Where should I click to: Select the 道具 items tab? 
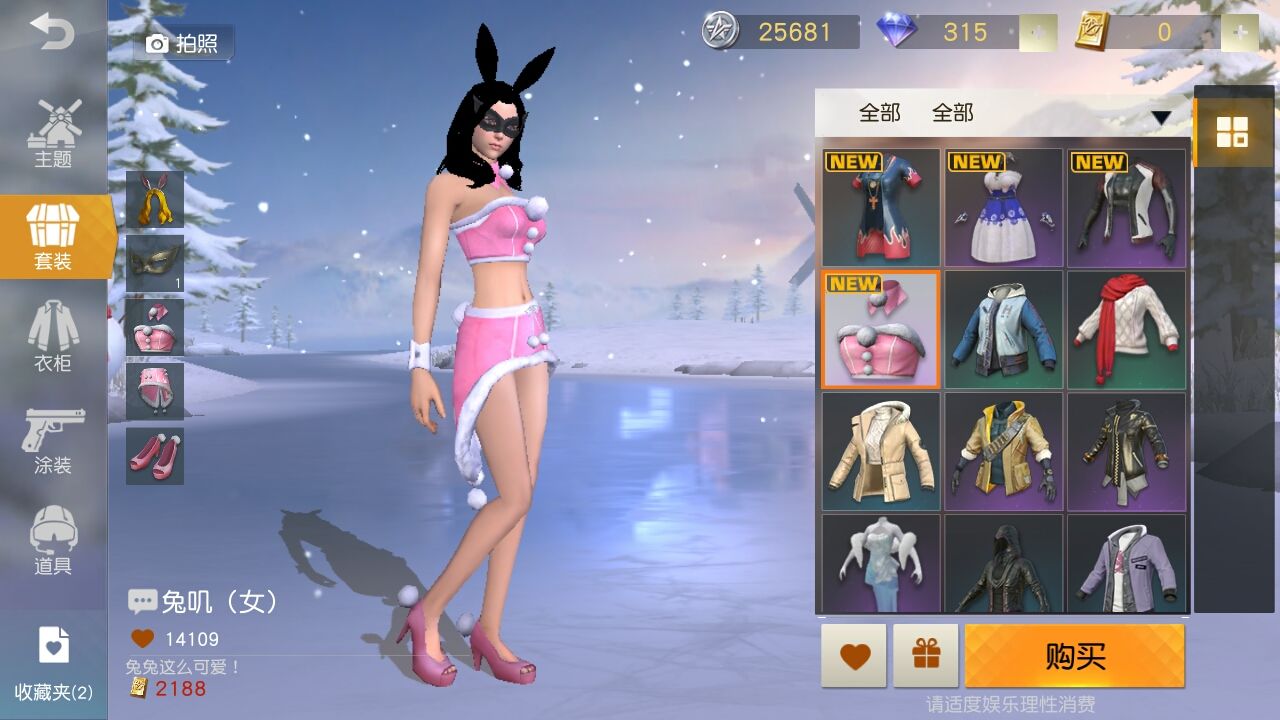coord(53,541)
